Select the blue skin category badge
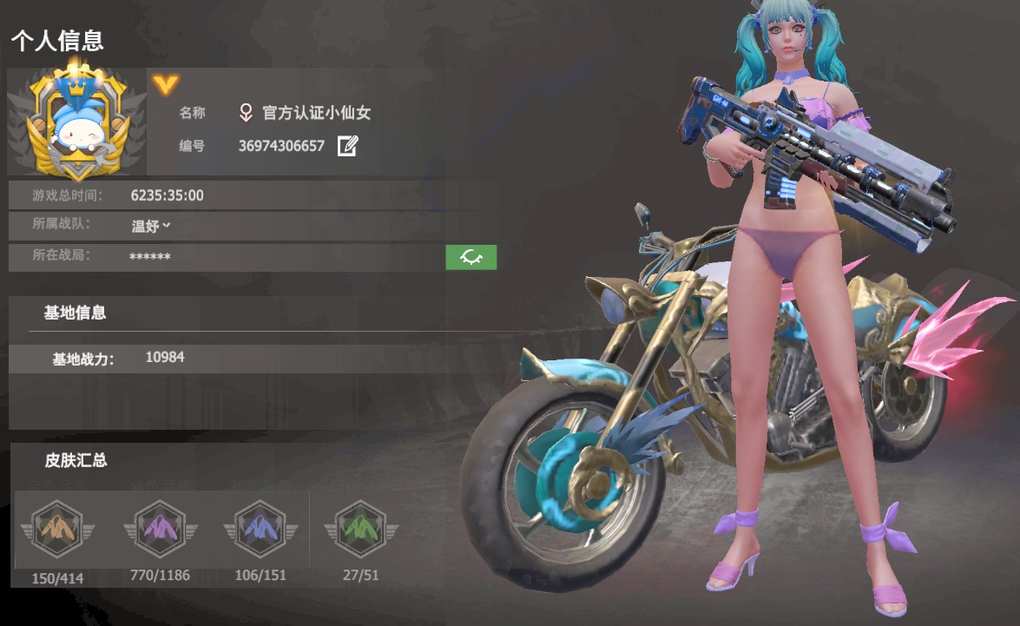The width and height of the screenshot is (1020, 626). pyautogui.click(x=261, y=528)
